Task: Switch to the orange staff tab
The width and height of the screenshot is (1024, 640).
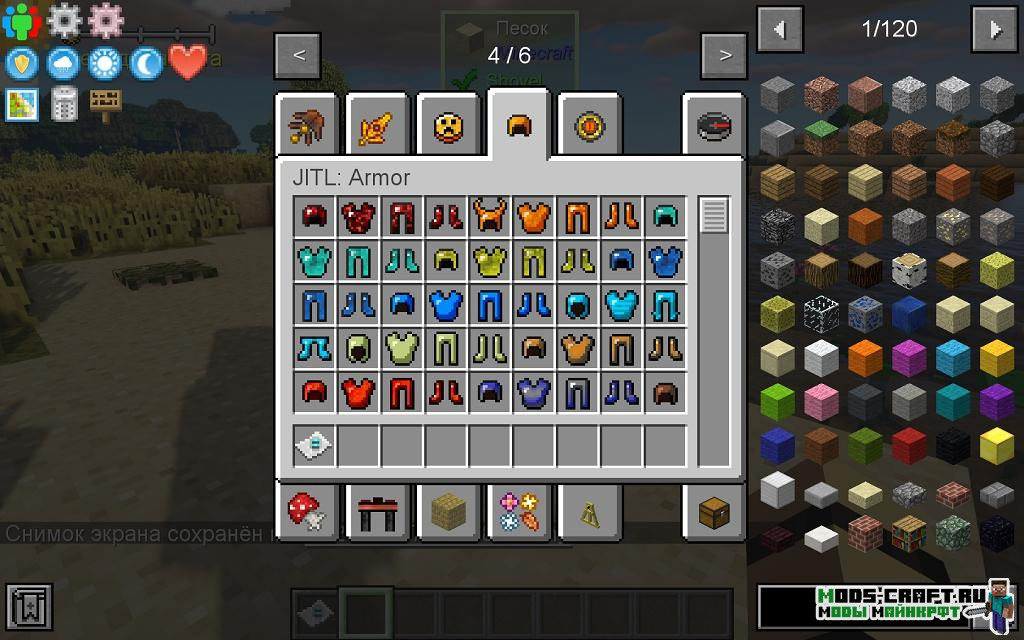Action: (x=376, y=126)
